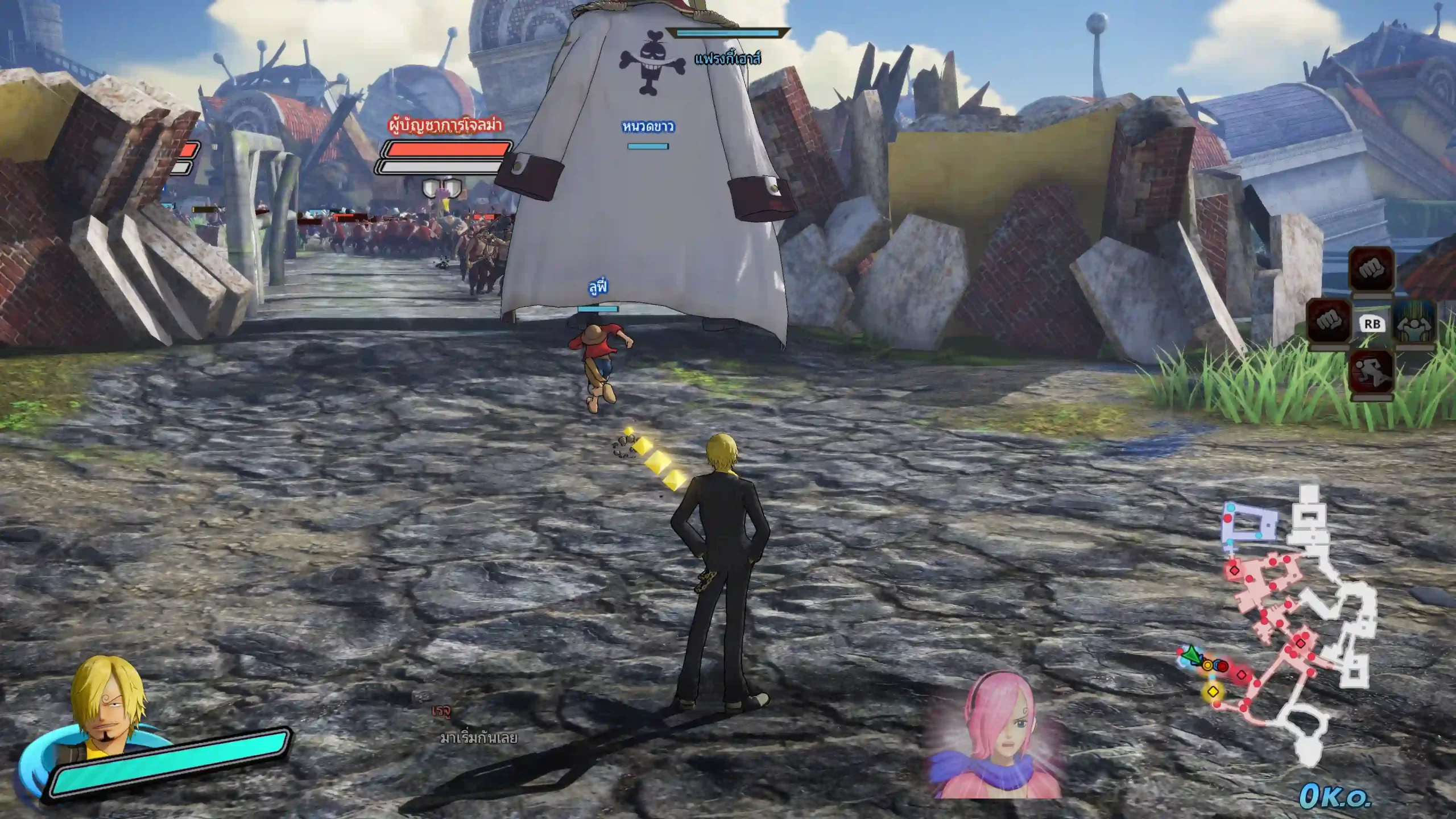Select the yellow diamond marker on minimap
The image size is (1456, 819).
[x=1213, y=692]
